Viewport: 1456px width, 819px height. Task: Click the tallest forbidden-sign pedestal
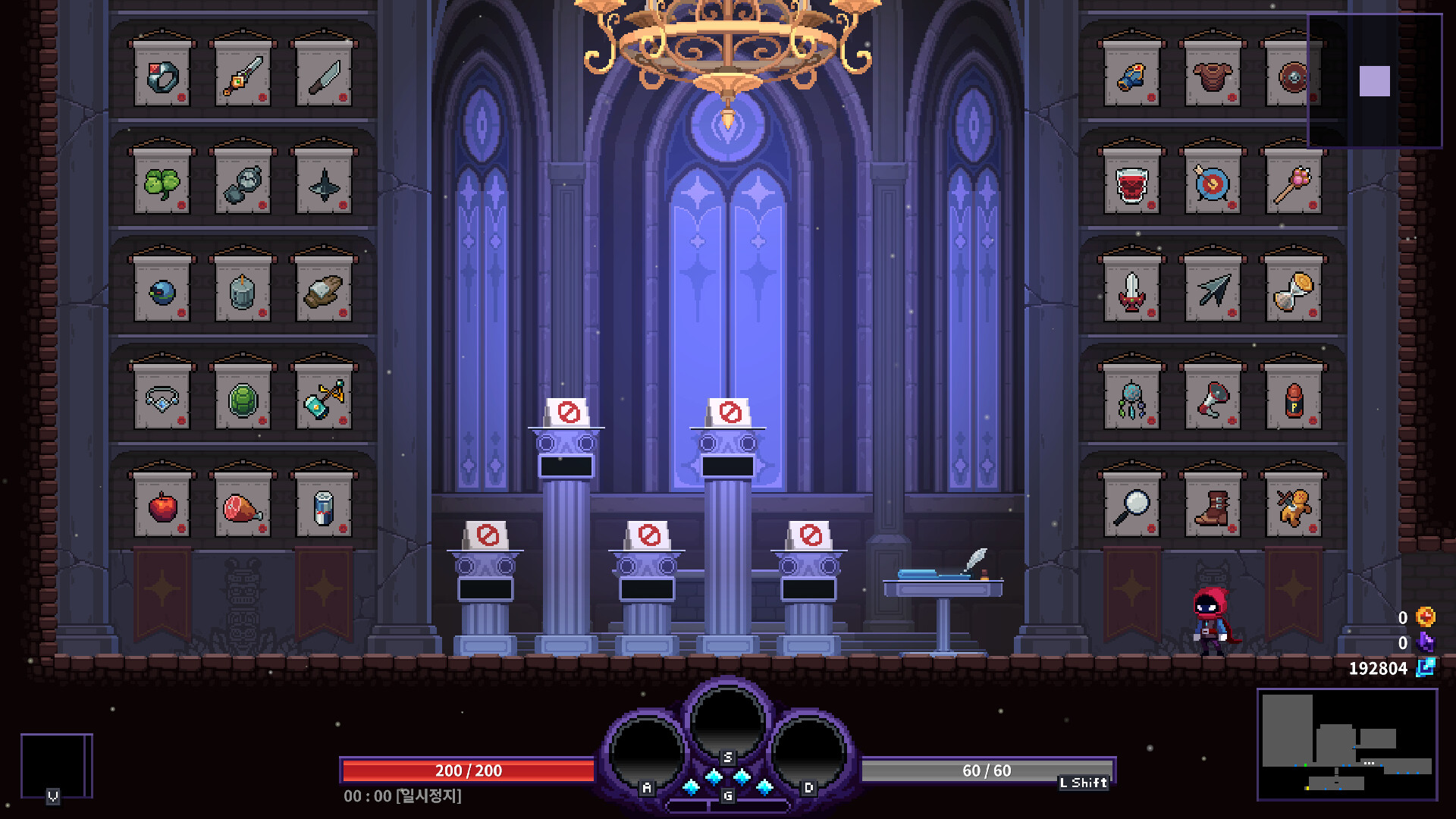click(726, 413)
